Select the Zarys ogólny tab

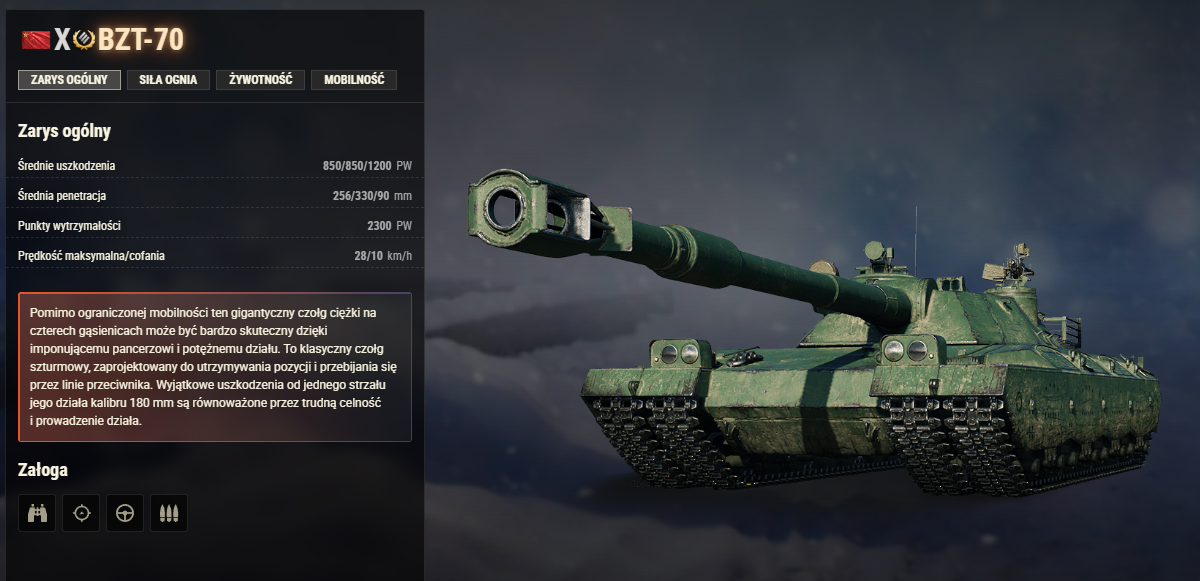pos(69,80)
